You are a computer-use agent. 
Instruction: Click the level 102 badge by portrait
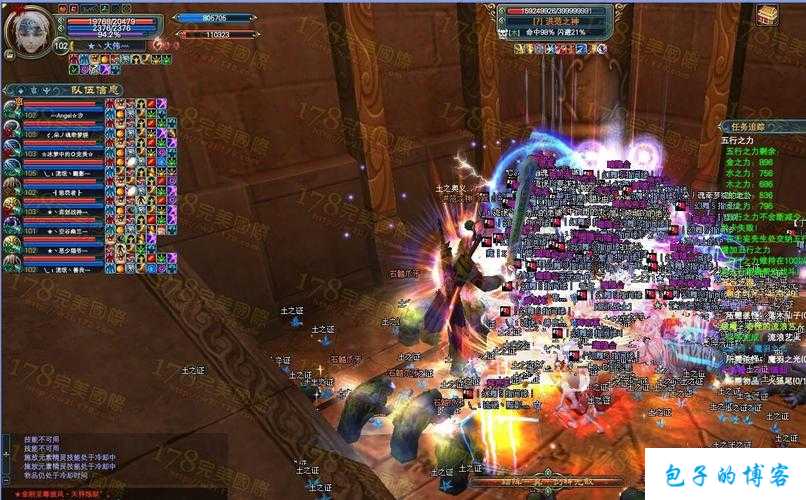point(61,46)
